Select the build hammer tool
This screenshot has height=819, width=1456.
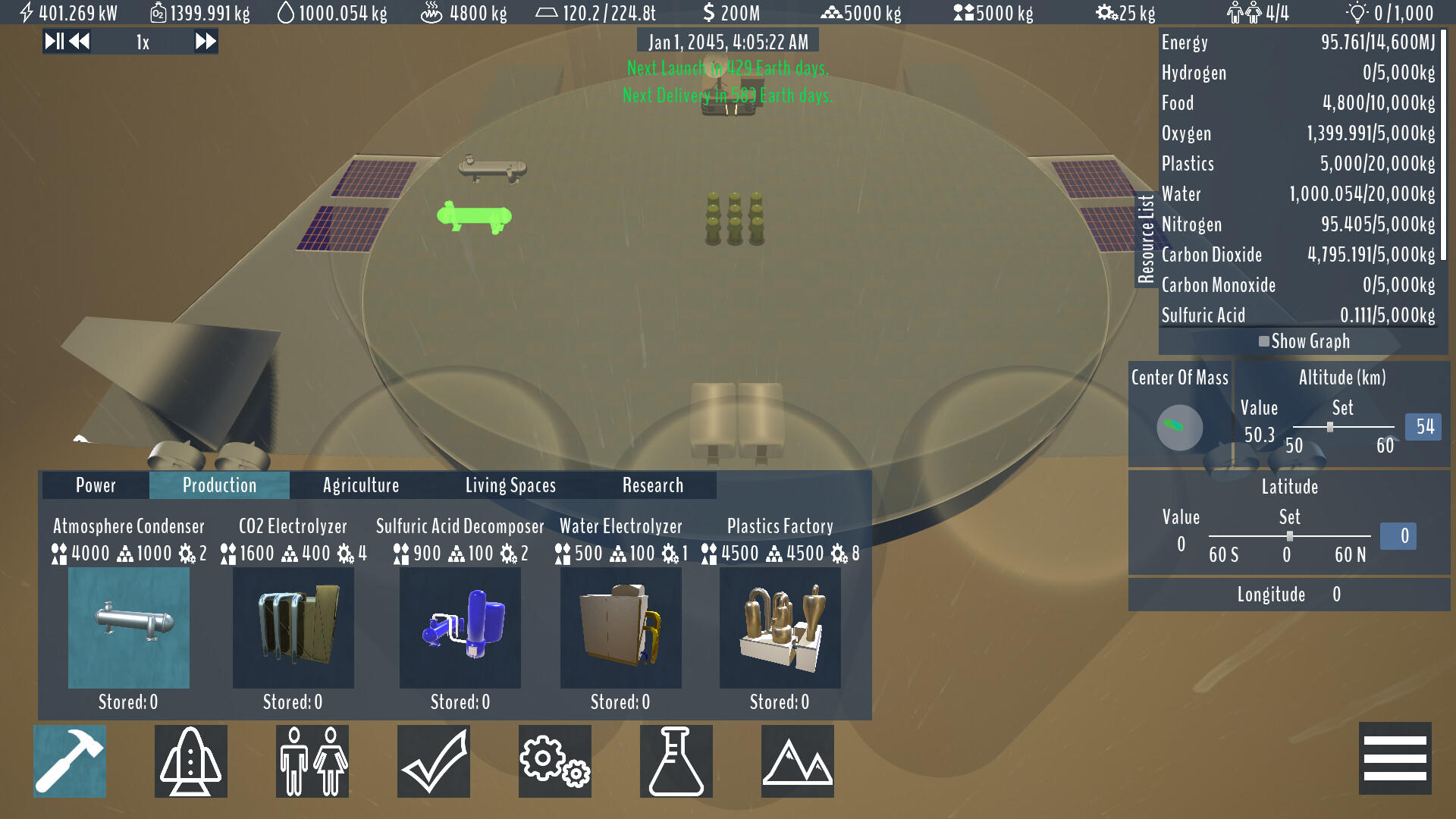pyautogui.click(x=69, y=761)
